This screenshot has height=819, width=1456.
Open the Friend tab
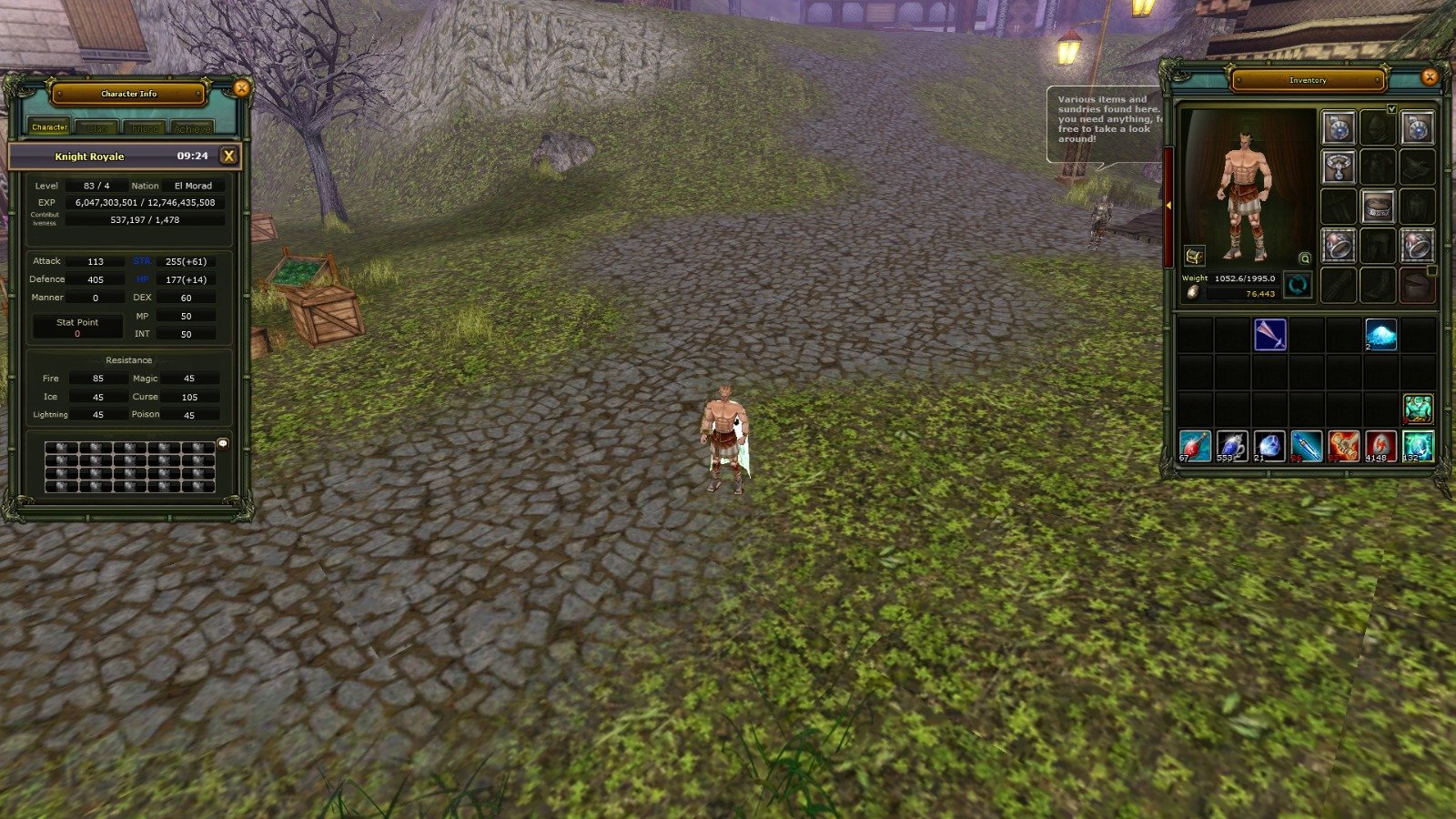144,128
